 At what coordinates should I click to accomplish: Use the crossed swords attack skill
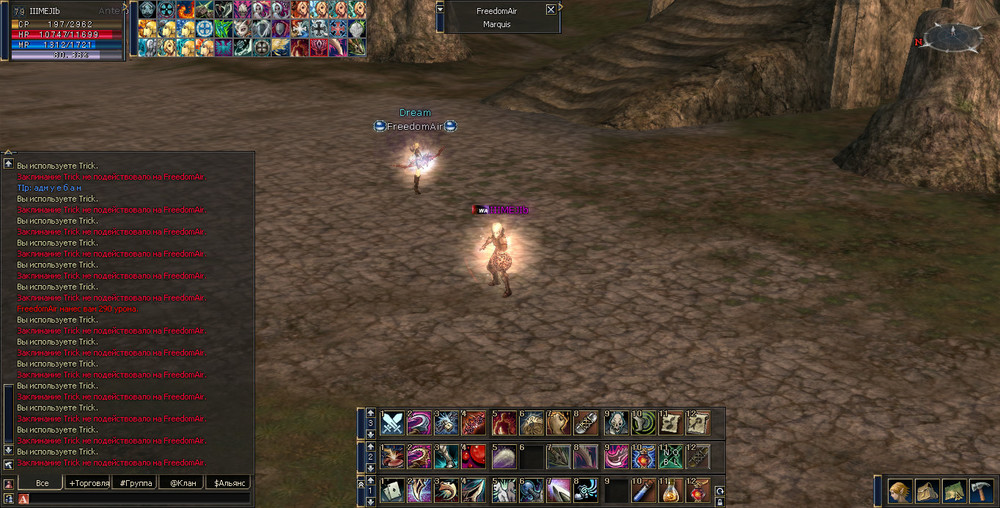point(392,423)
